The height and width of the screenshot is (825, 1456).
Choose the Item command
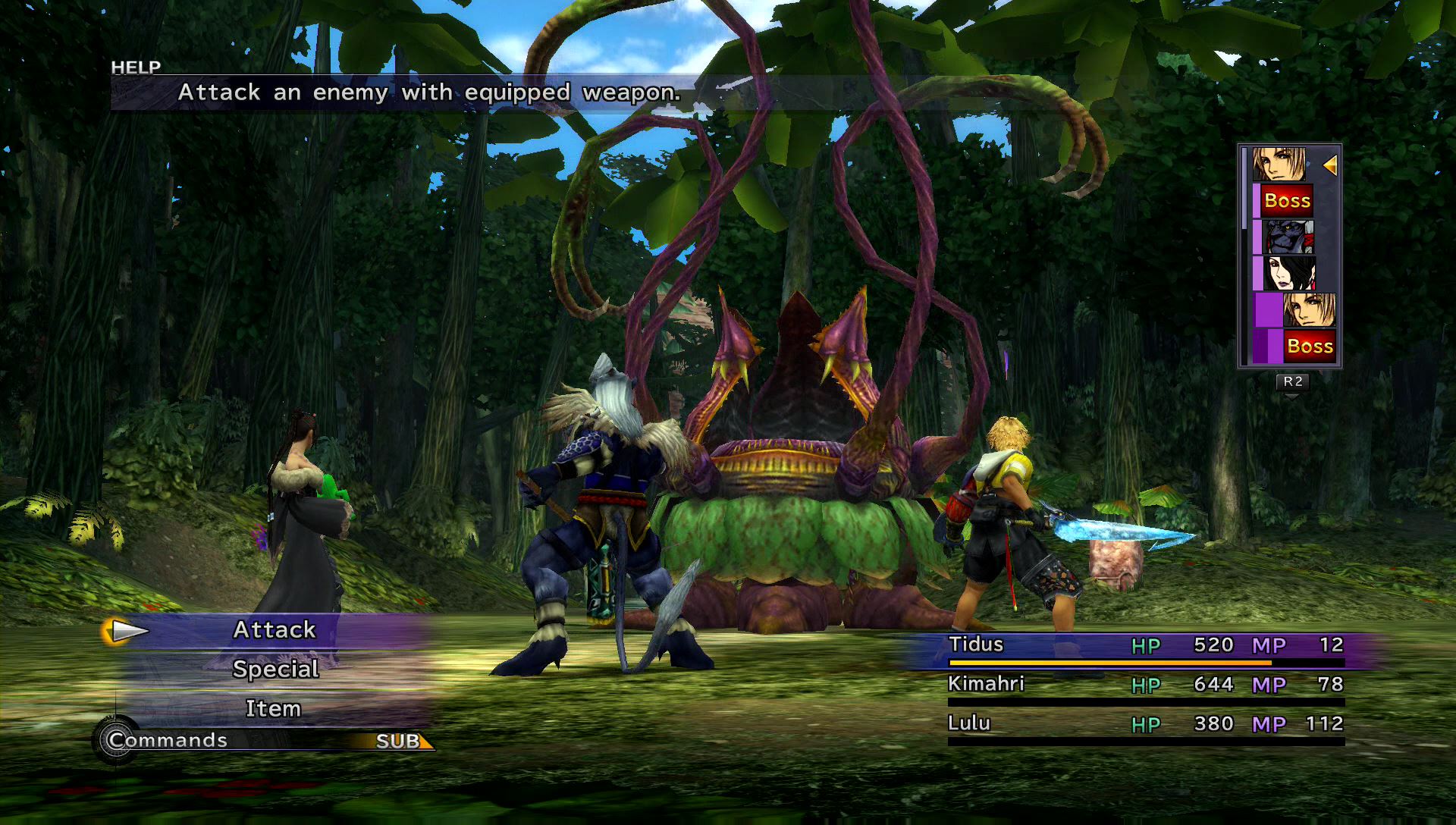[x=273, y=709]
